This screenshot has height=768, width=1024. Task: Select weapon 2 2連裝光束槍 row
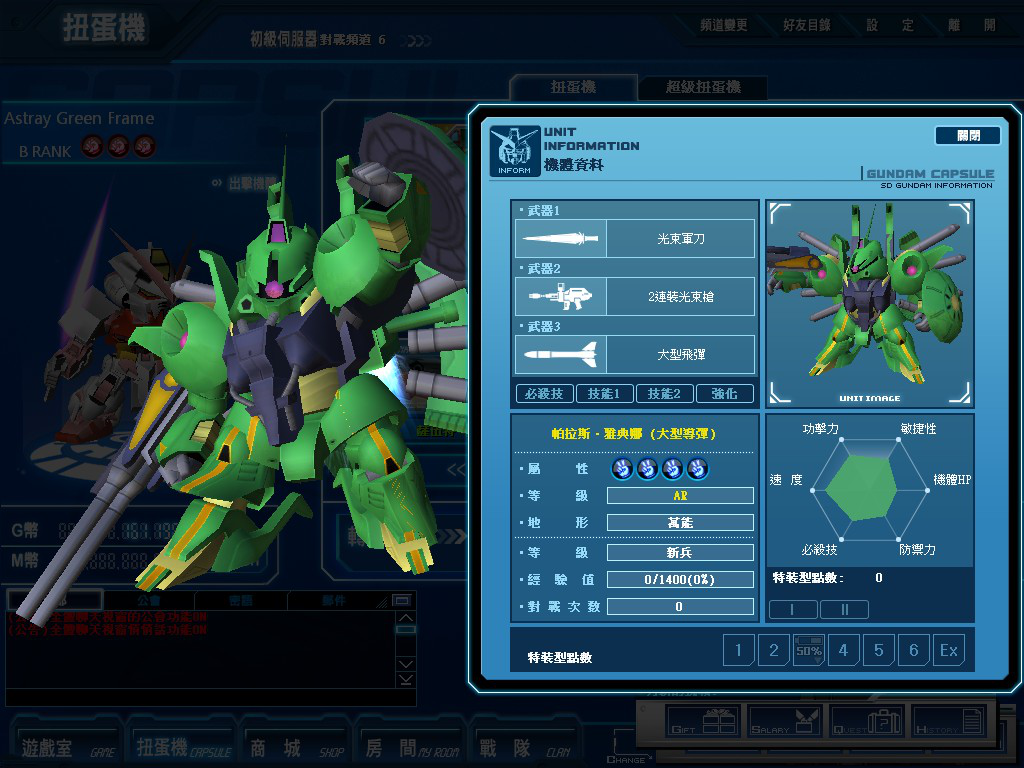pos(635,297)
